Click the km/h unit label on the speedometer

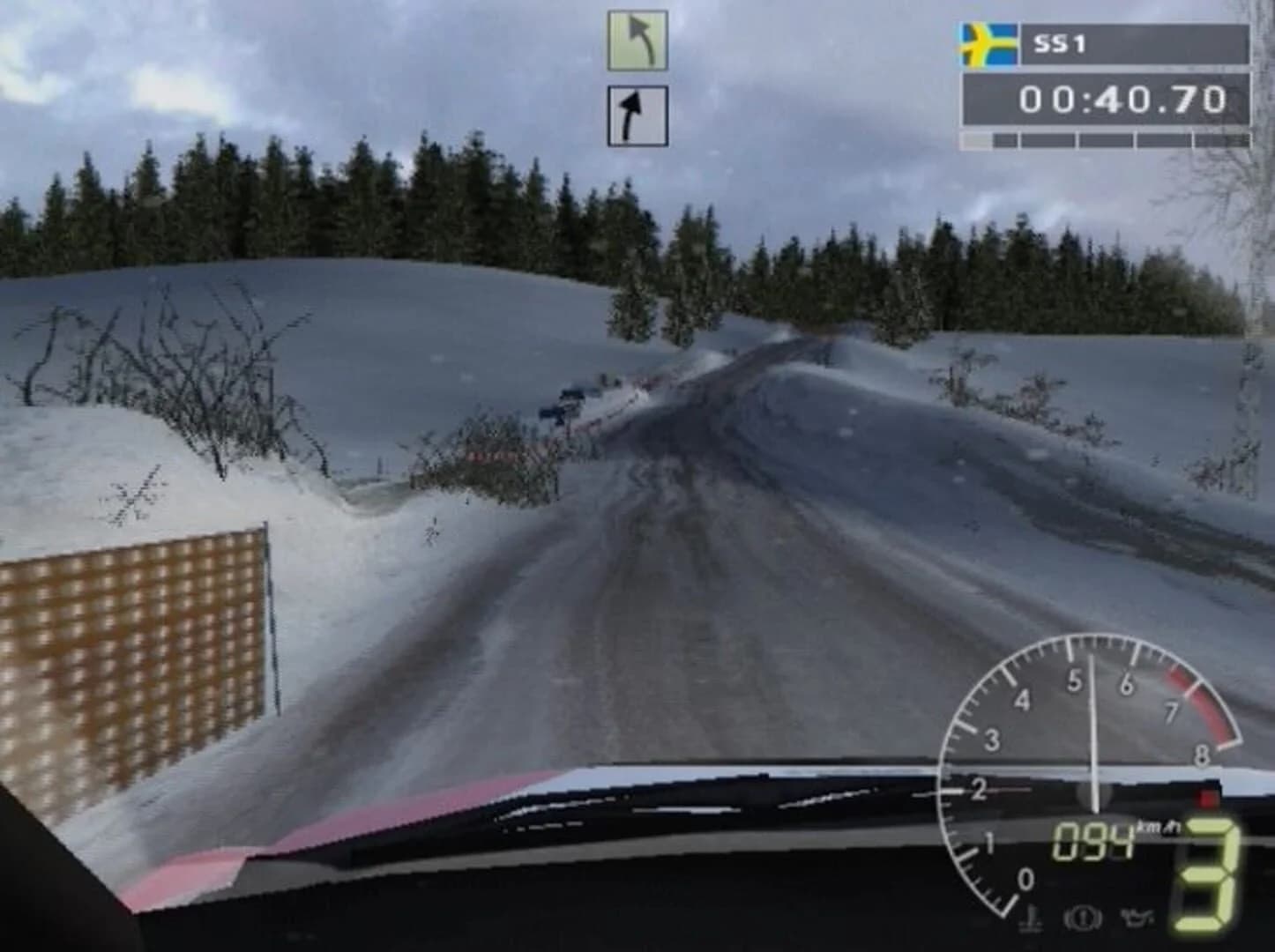1158,827
